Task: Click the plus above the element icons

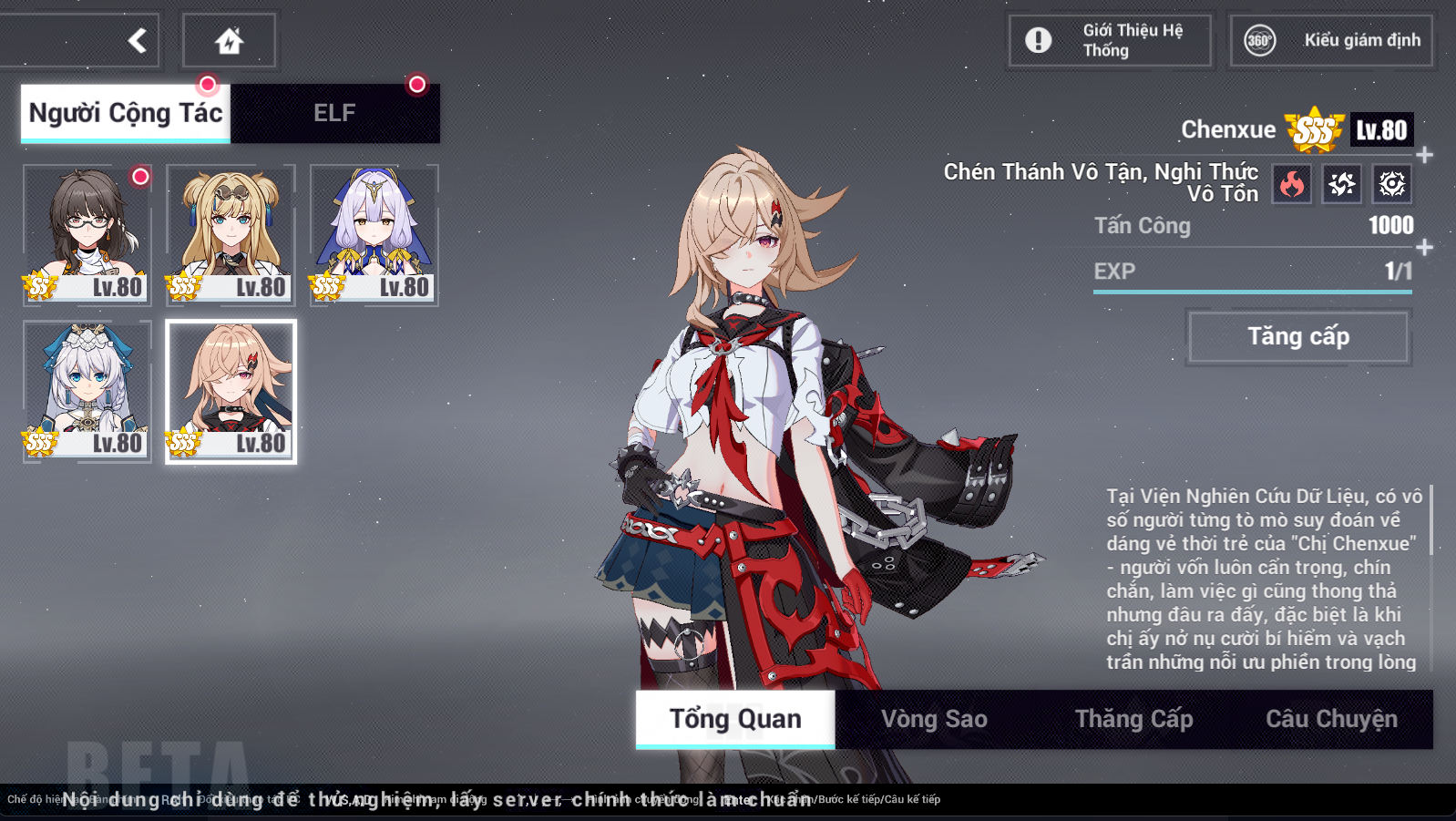Action: tap(1424, 153)
